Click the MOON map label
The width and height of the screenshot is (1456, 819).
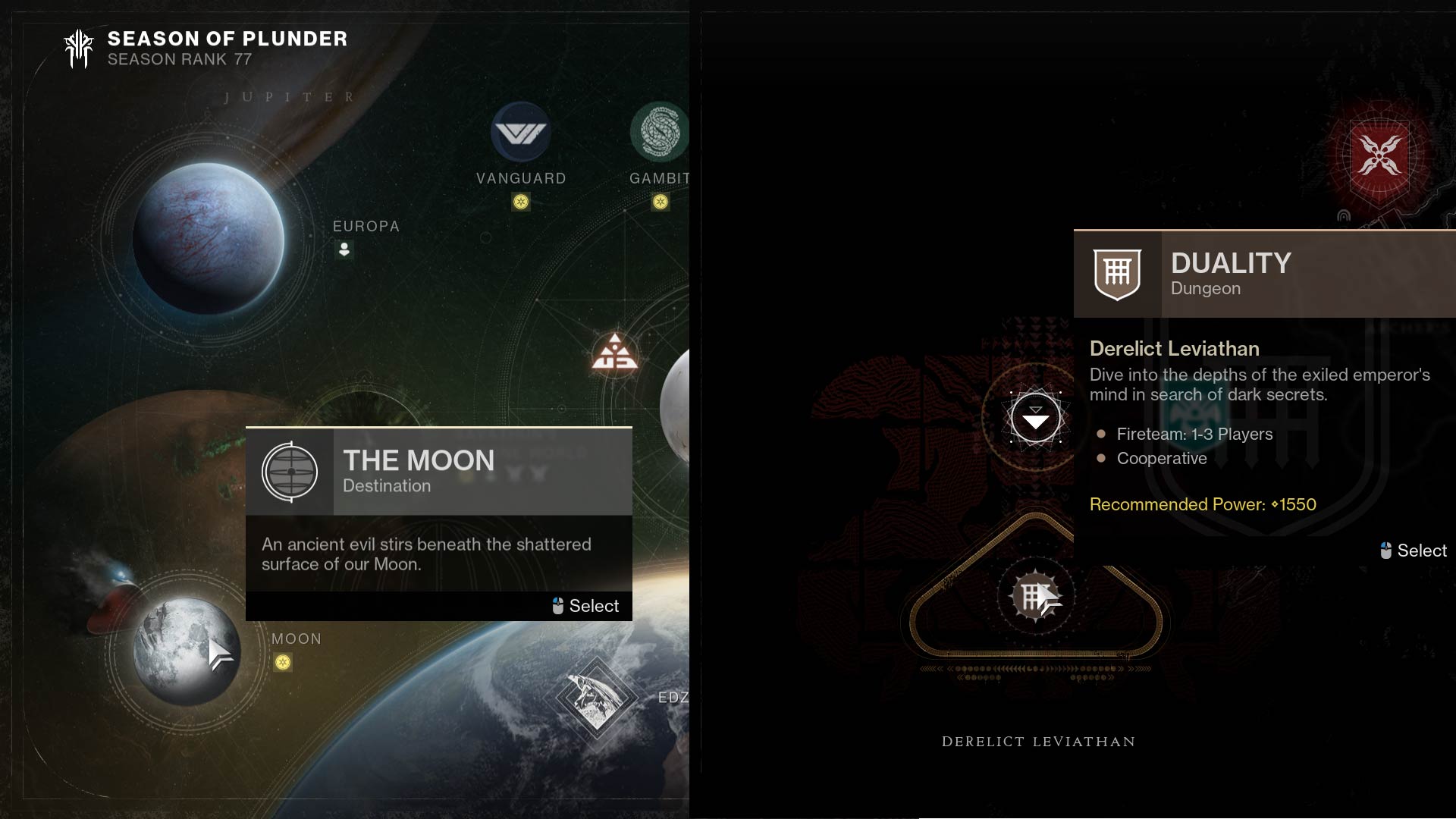click(x=297, y=639)
